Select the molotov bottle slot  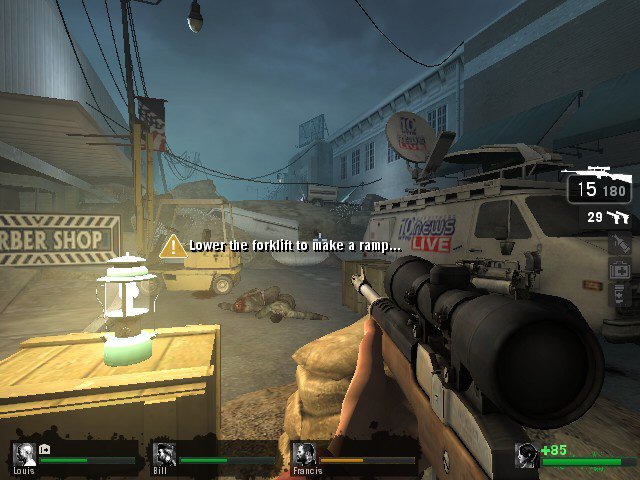coord(620,243)
